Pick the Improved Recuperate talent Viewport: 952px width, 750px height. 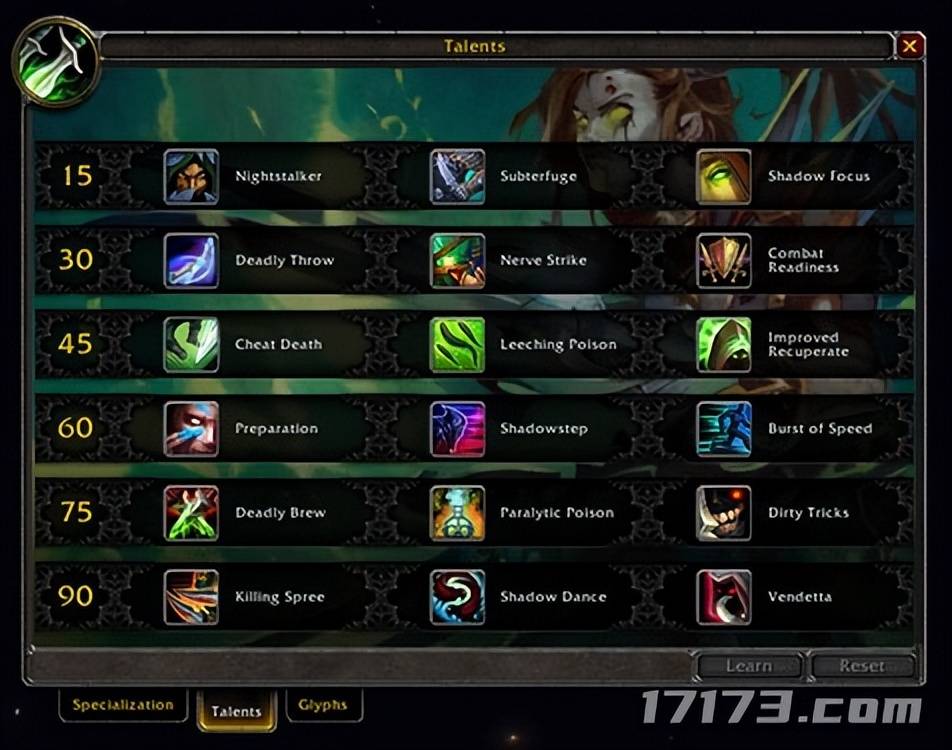click(724, 345)
